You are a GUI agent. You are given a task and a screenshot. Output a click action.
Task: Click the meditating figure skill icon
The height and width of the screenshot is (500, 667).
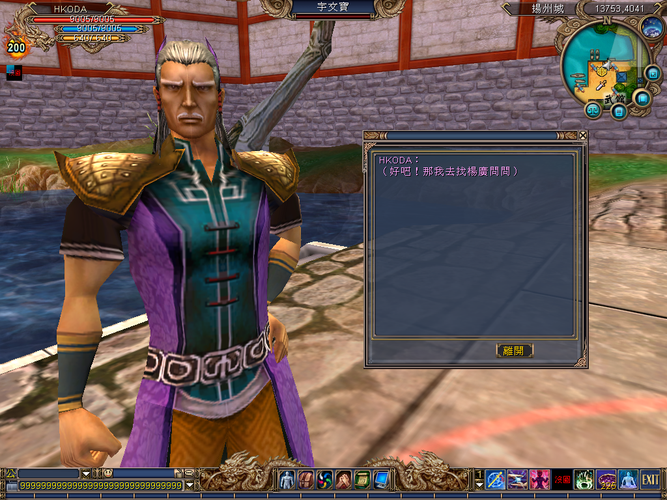pyautogui.click(x=628, y=480)
